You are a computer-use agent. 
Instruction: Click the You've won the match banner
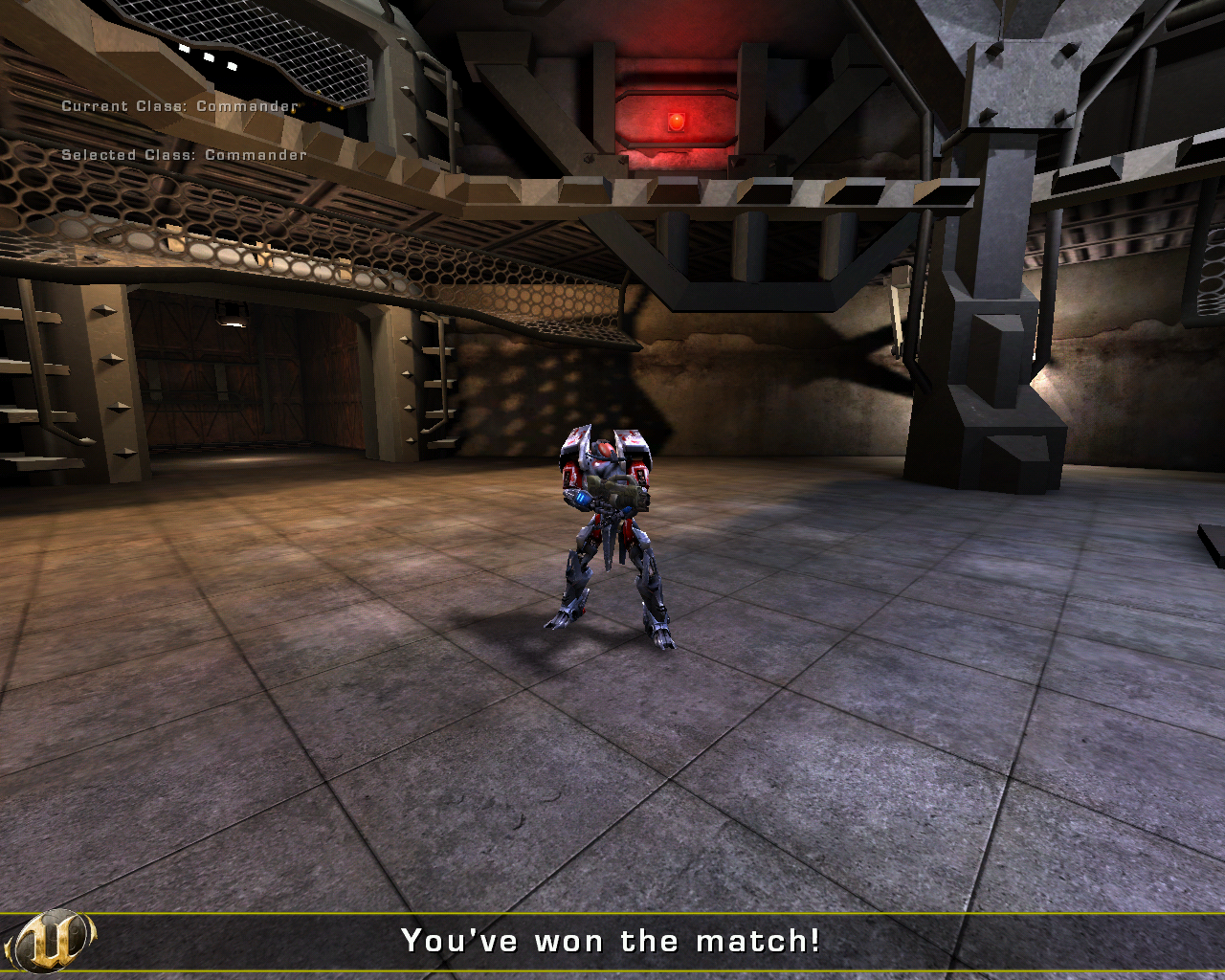(x=612, y=941)
